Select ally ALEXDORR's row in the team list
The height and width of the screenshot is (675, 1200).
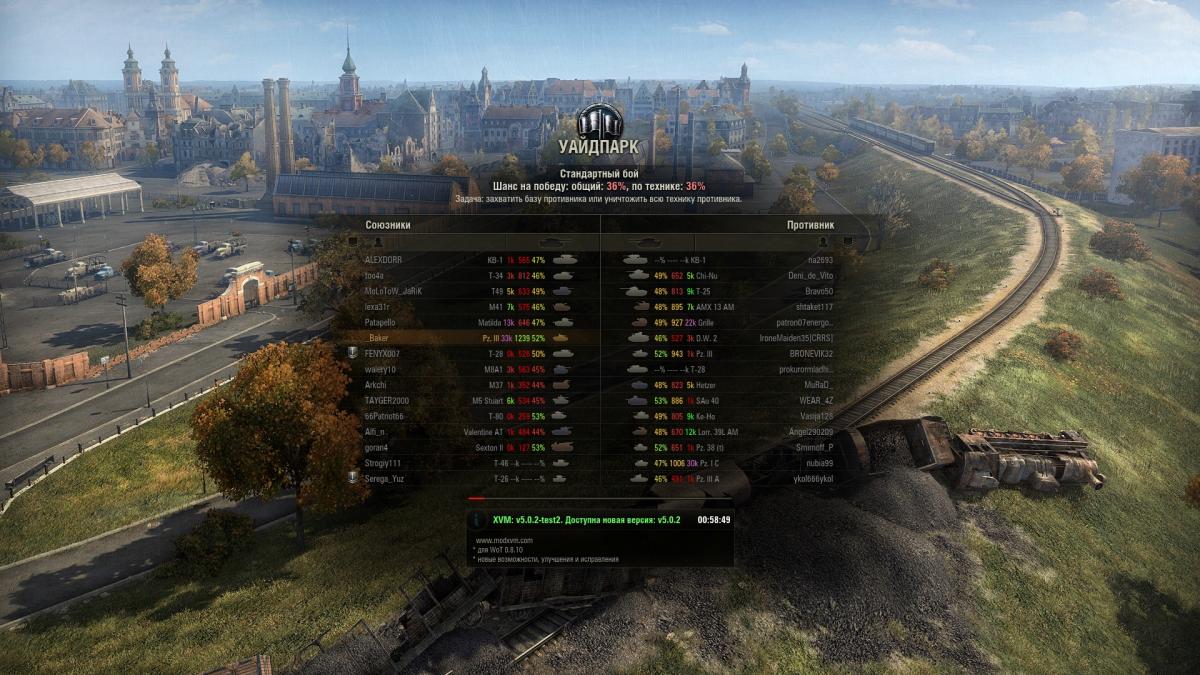[470, 260]
